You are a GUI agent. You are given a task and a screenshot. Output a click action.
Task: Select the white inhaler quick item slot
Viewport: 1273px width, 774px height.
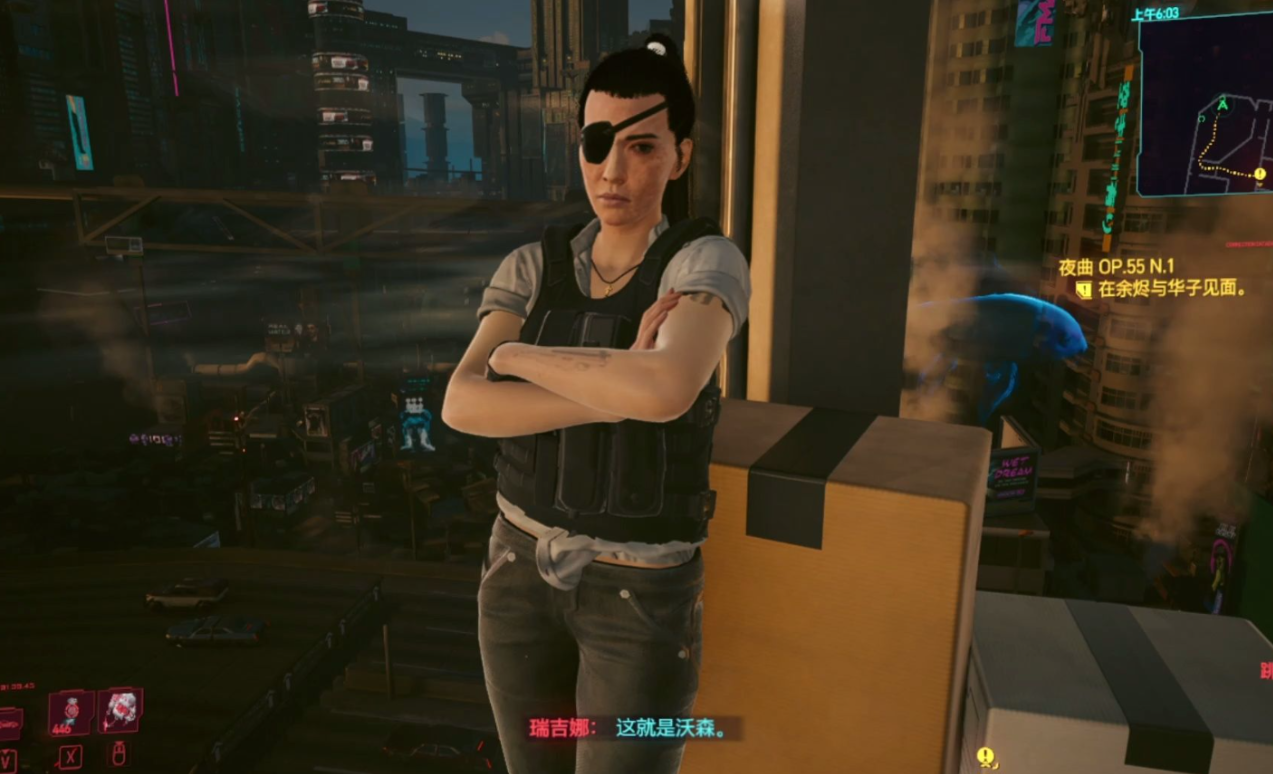pos(121,709)
